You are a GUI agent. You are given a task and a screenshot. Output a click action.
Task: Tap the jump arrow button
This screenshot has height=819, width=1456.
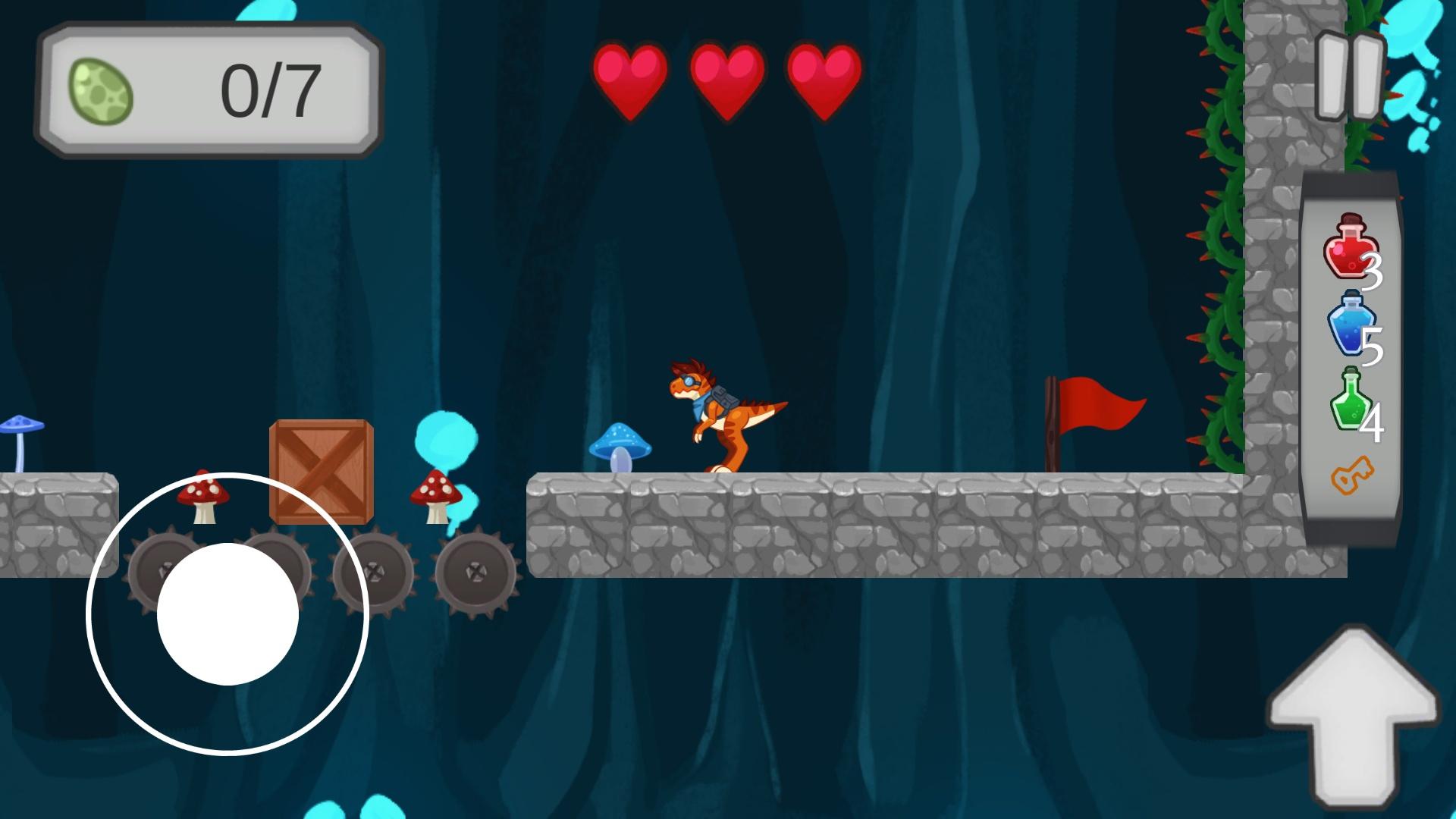(1351, 715)
